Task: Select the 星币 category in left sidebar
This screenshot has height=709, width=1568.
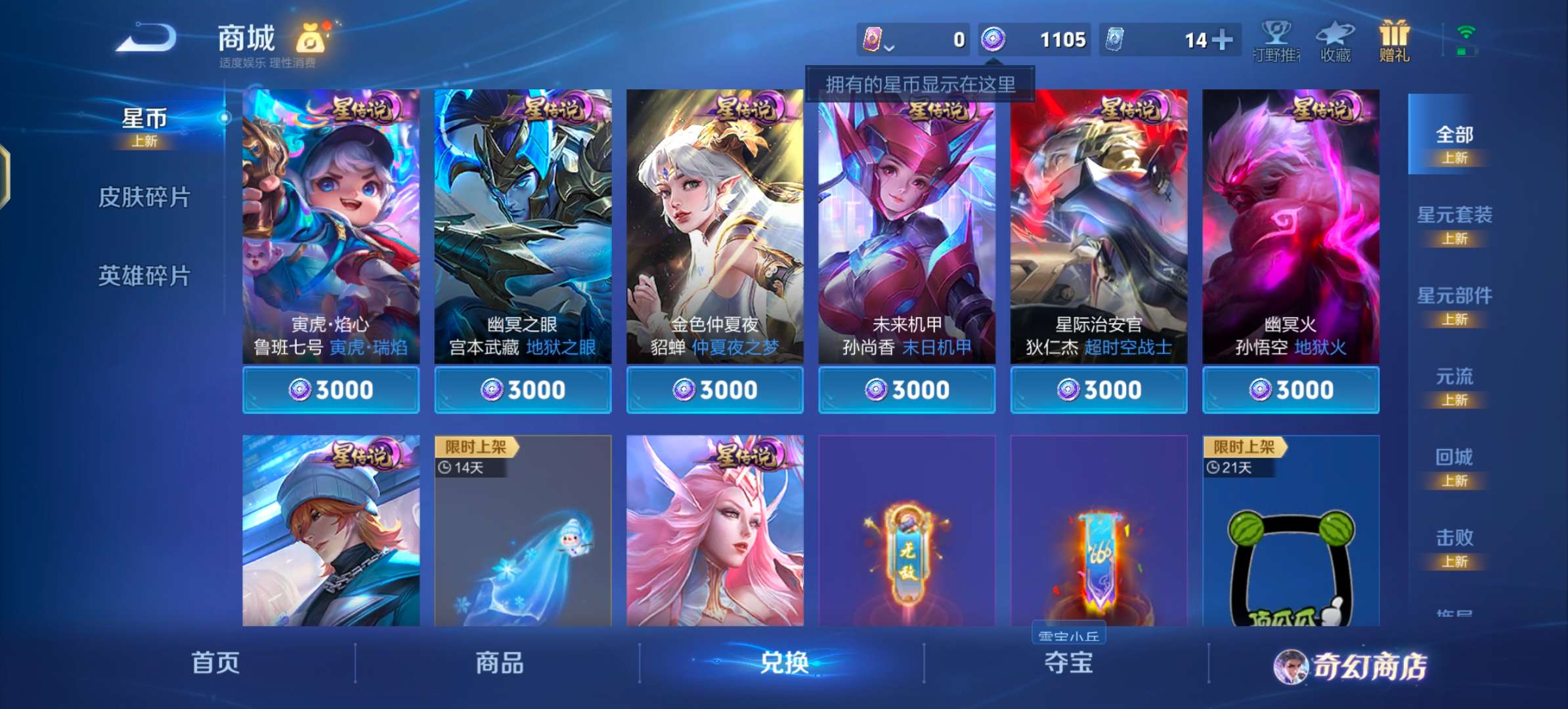Action: tap(146, 119)
